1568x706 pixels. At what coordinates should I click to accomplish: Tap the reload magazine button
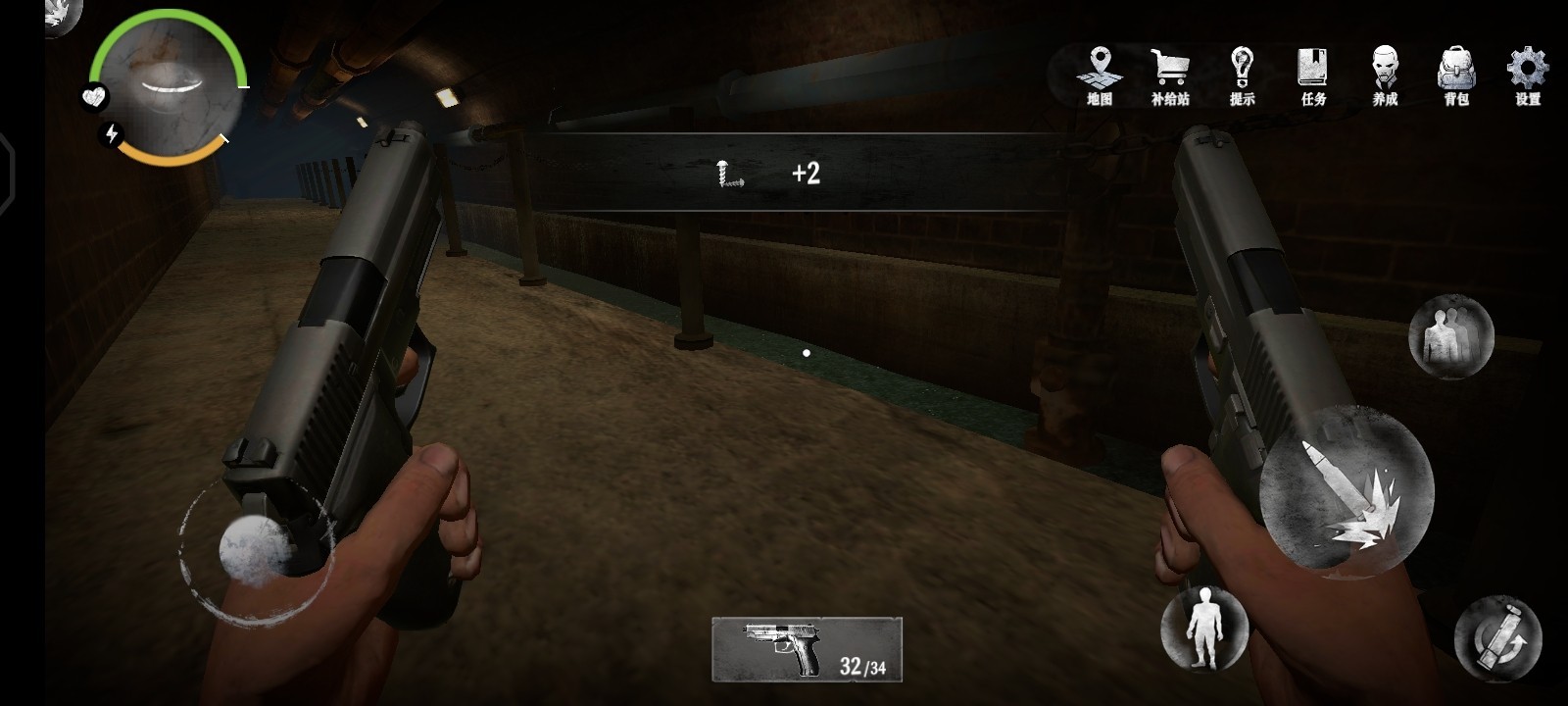[1497, 638]
